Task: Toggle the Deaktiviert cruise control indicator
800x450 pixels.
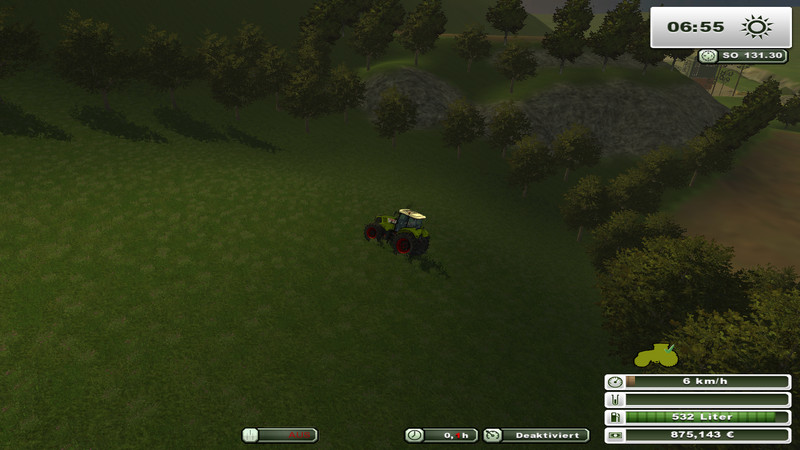Action: coord(537,435)
